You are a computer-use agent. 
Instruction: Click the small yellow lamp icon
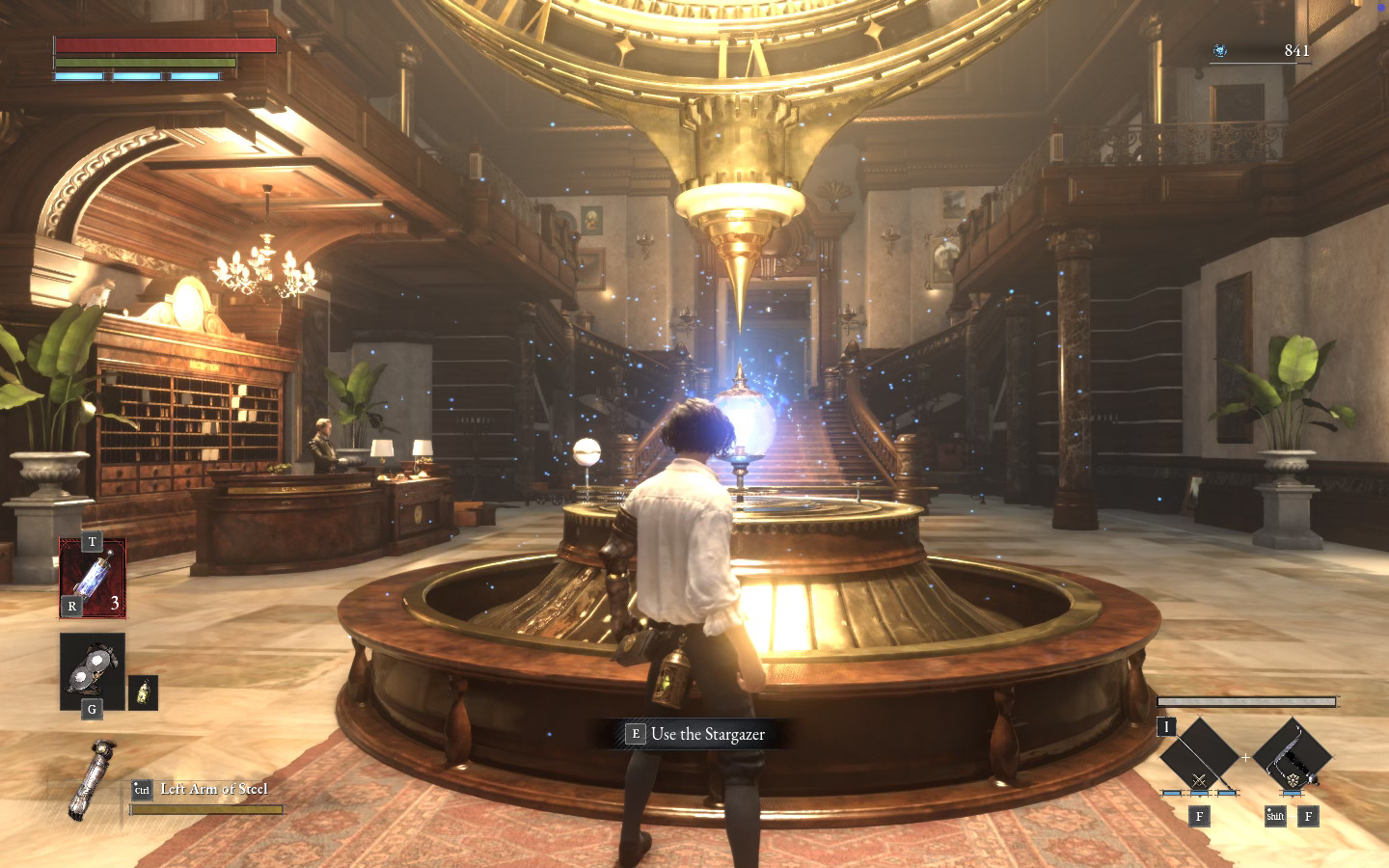point(143,692)
